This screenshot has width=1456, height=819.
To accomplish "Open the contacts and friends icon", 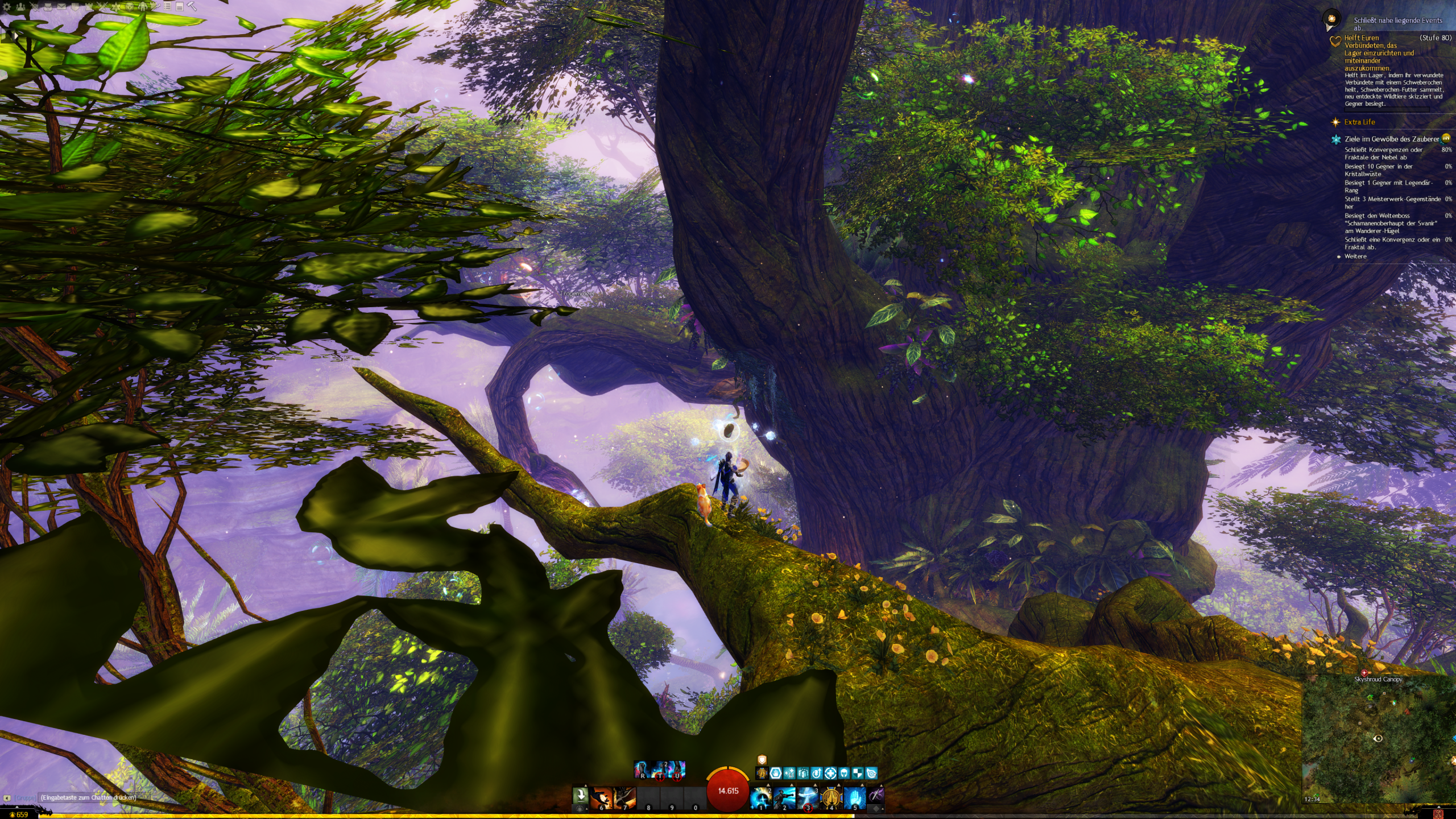I will [21, 7].
